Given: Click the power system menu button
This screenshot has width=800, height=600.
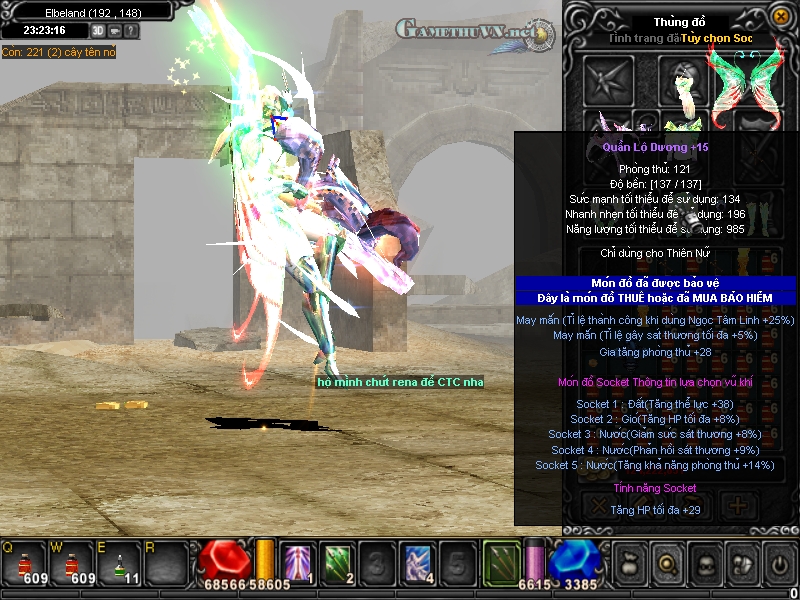Looking at the screenshot, I should tap(779, 565).
